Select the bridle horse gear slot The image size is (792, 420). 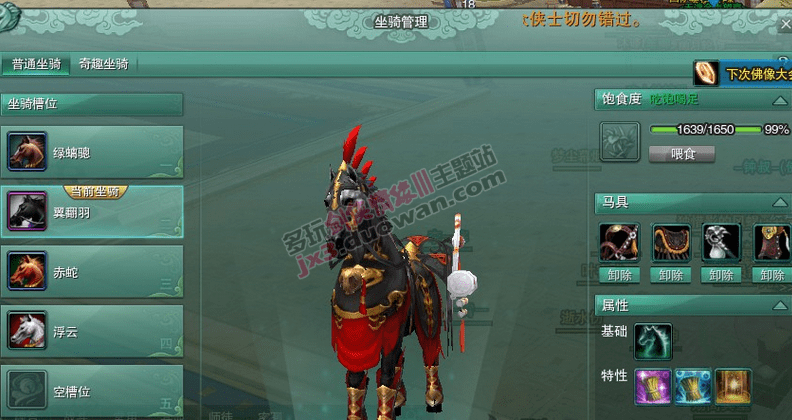[x=619, y=243]
